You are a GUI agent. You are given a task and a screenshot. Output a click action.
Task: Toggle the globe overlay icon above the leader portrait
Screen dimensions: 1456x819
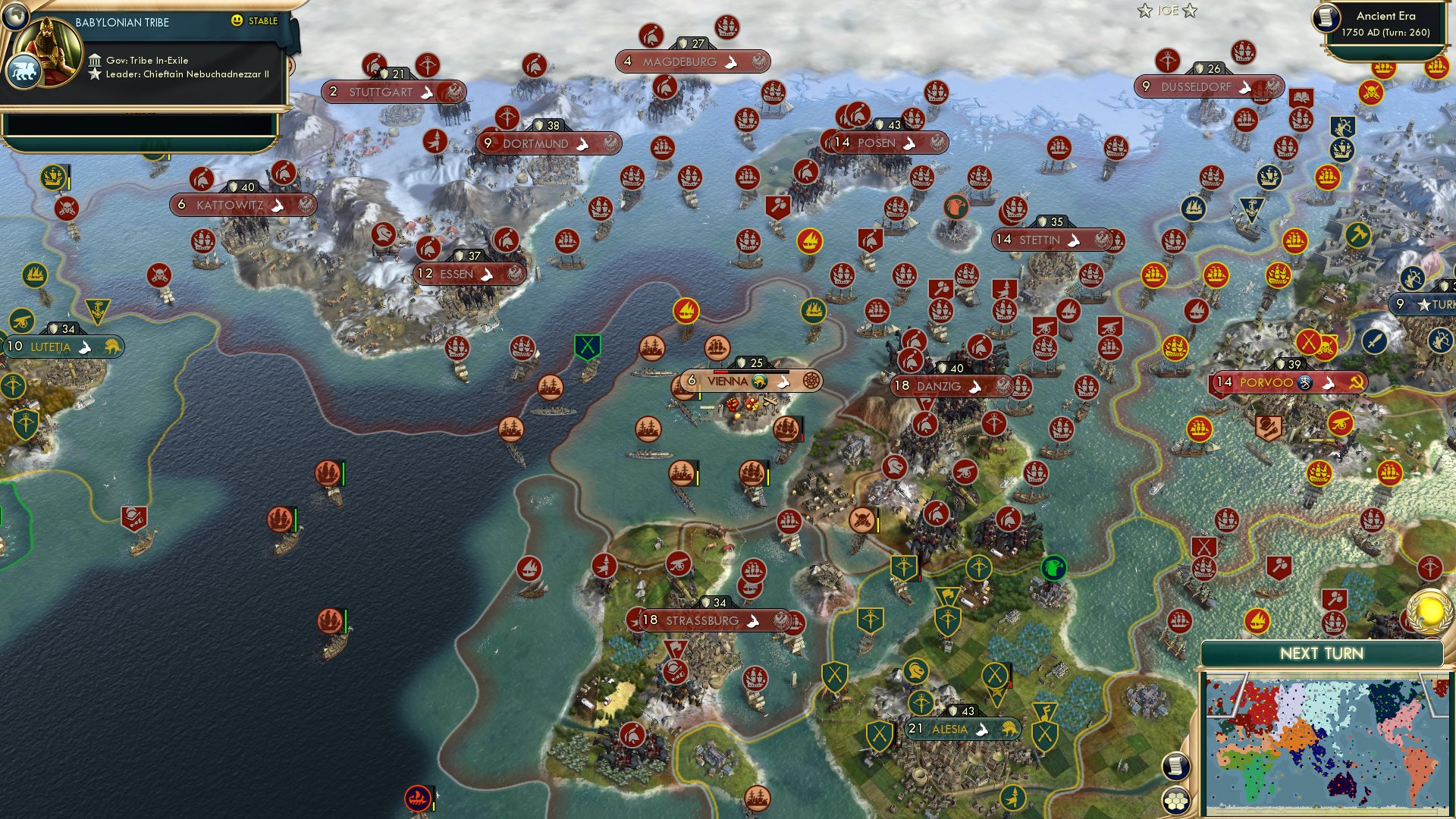point(15,16)
